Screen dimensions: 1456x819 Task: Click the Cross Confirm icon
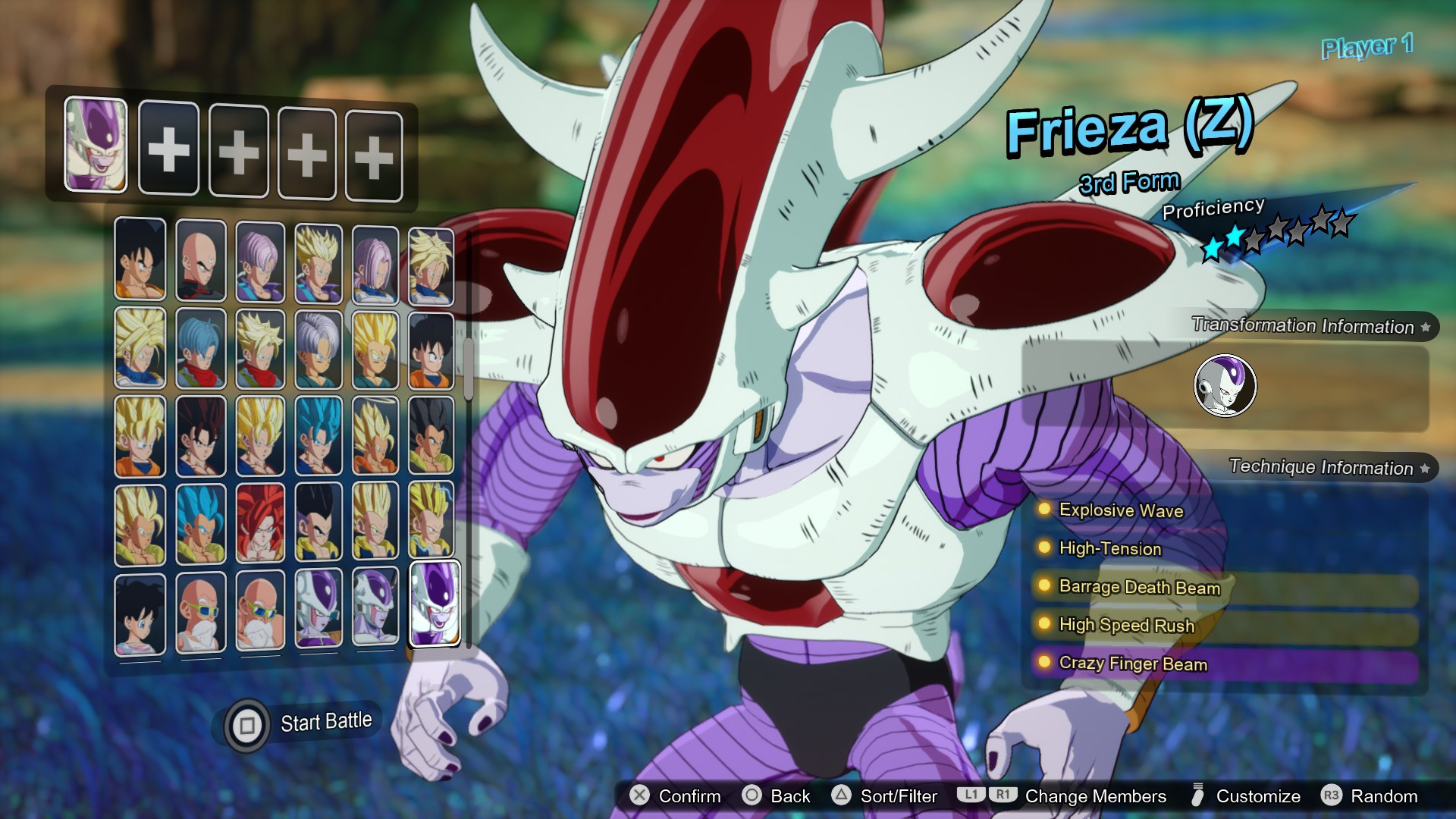click(x=639, y=796)
